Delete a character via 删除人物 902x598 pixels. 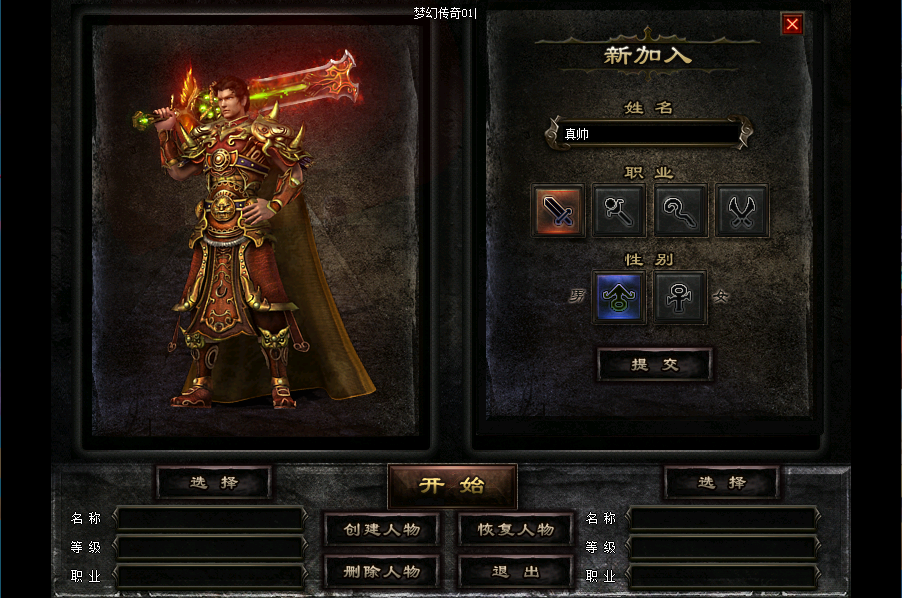click(x=381, y=571)
